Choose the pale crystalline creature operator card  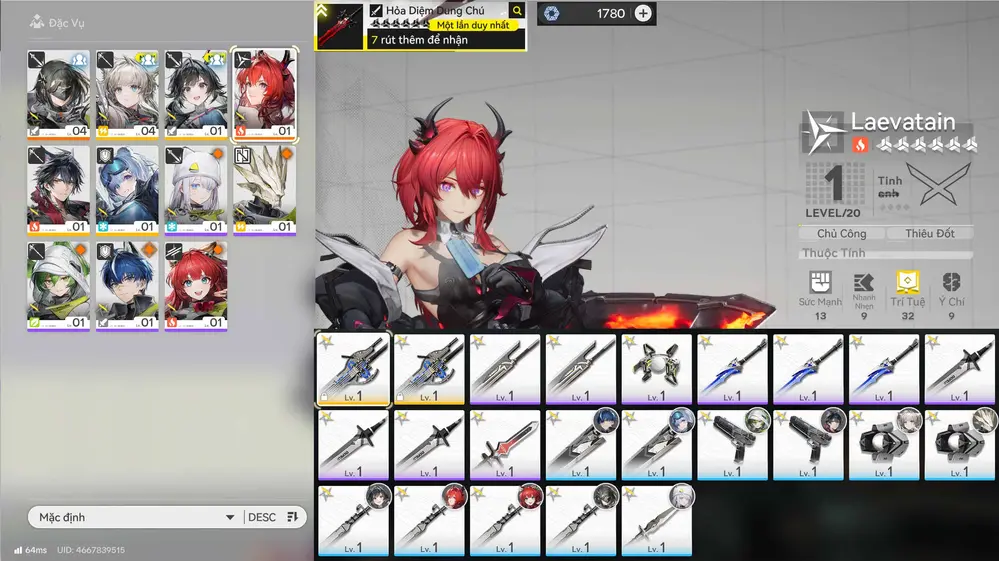[265, 189]
